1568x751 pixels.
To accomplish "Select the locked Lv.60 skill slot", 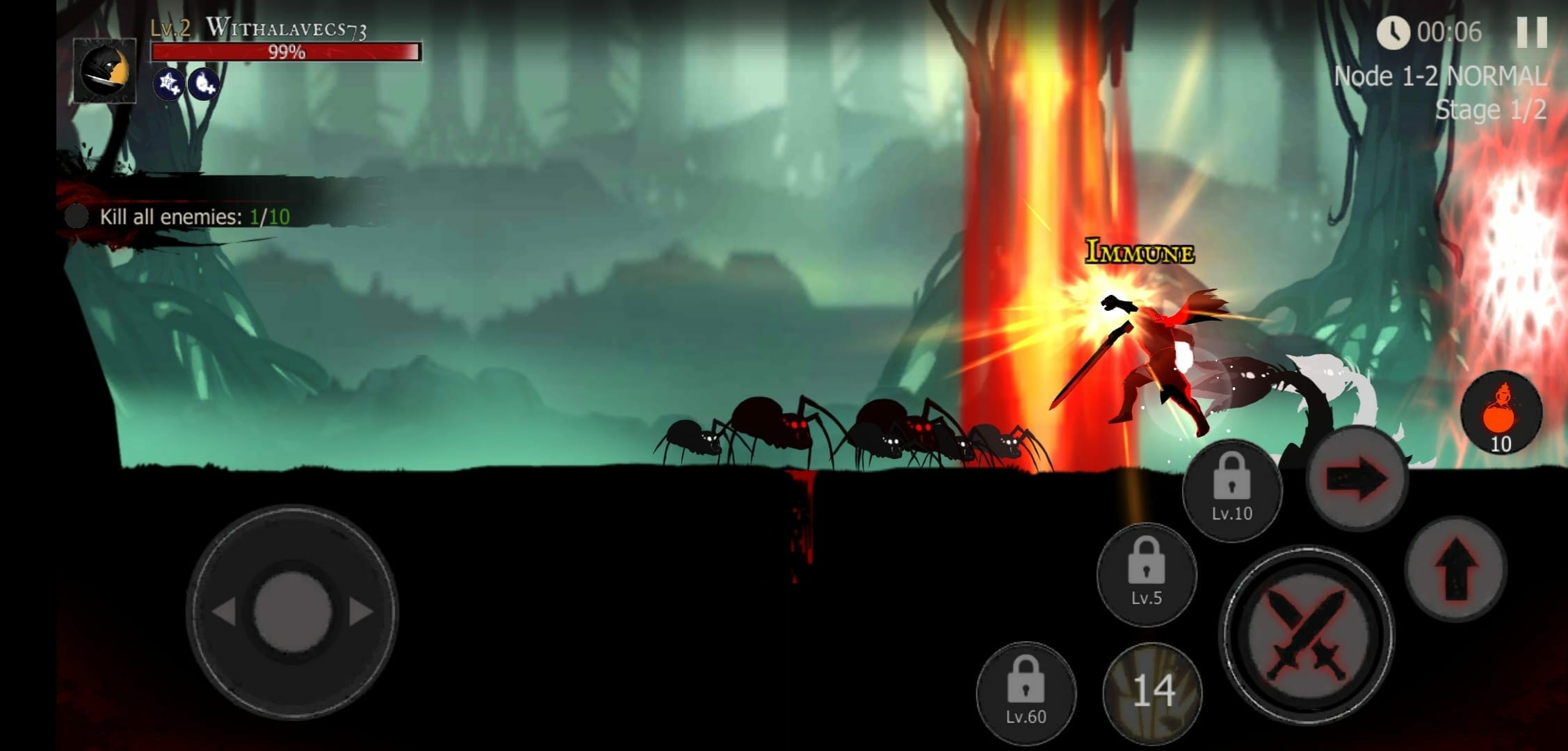I will point(1026,693).
